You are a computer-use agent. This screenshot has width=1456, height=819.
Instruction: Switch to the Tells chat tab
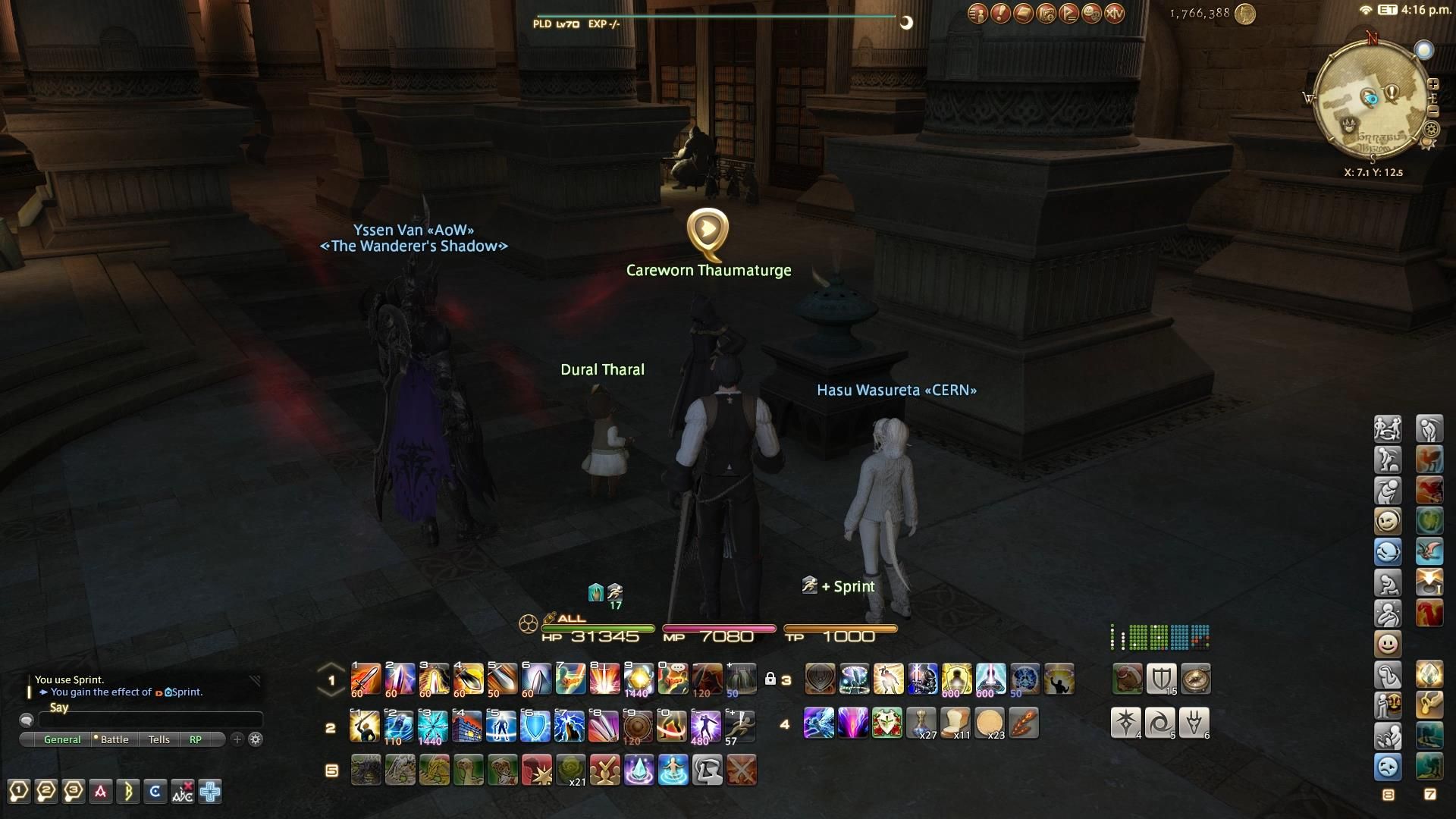(158, 739)
